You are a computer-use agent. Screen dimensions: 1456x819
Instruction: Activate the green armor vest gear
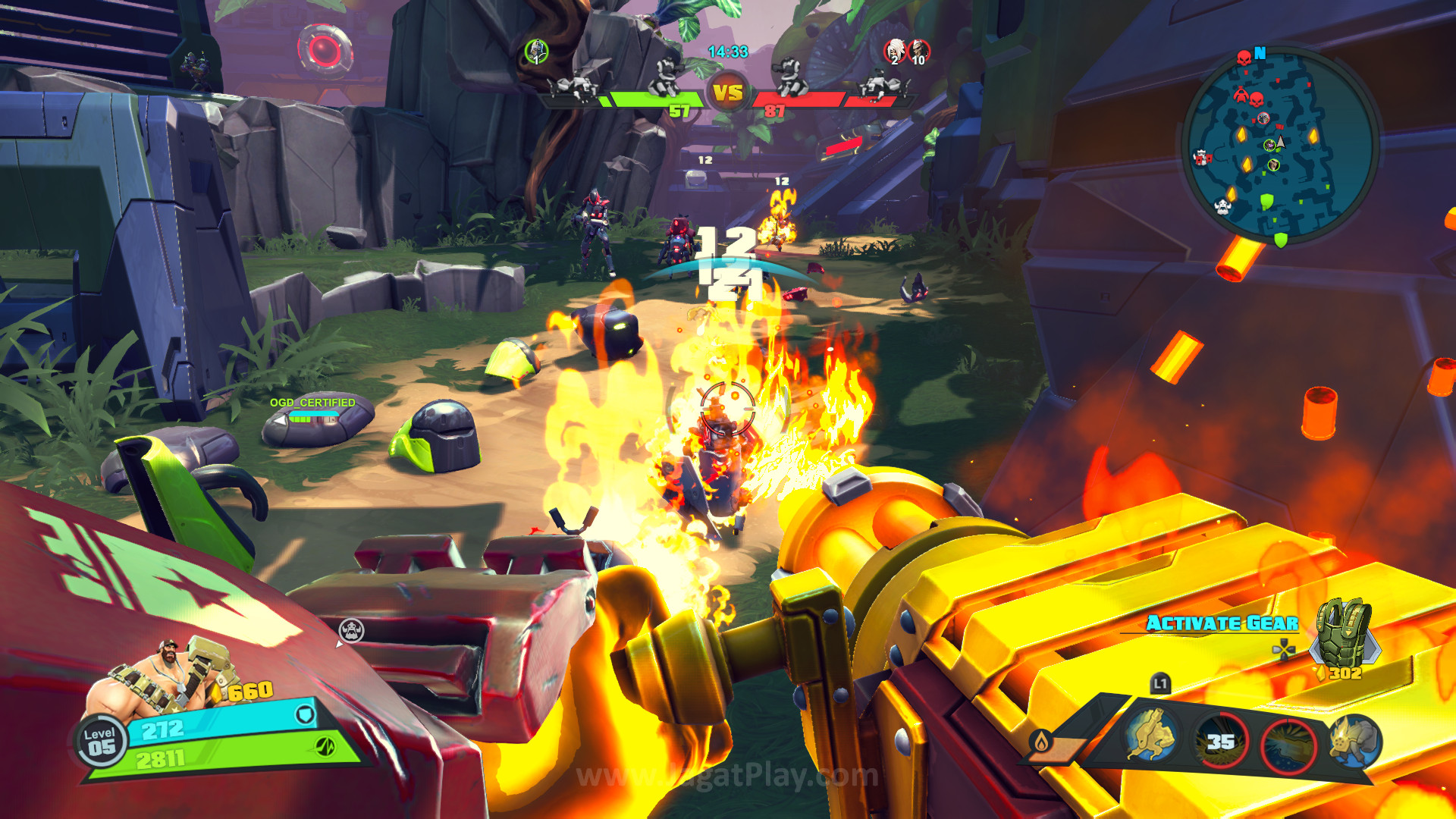tap(1345, 632)
